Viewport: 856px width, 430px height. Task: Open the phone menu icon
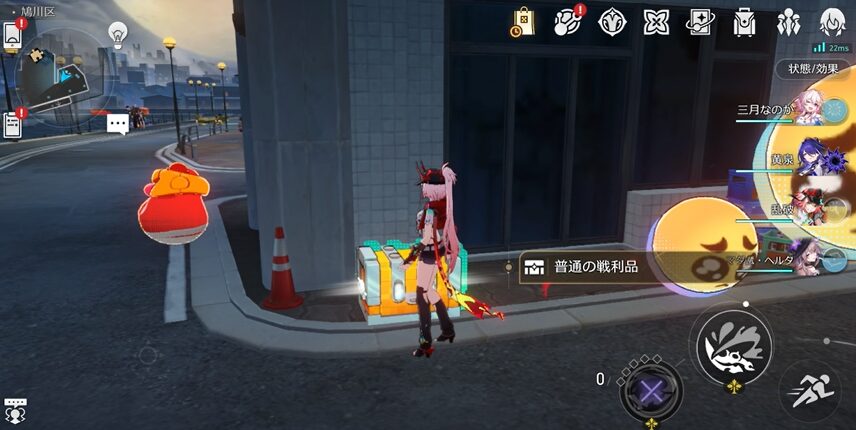pyautogui.click(x=12, y=36)
